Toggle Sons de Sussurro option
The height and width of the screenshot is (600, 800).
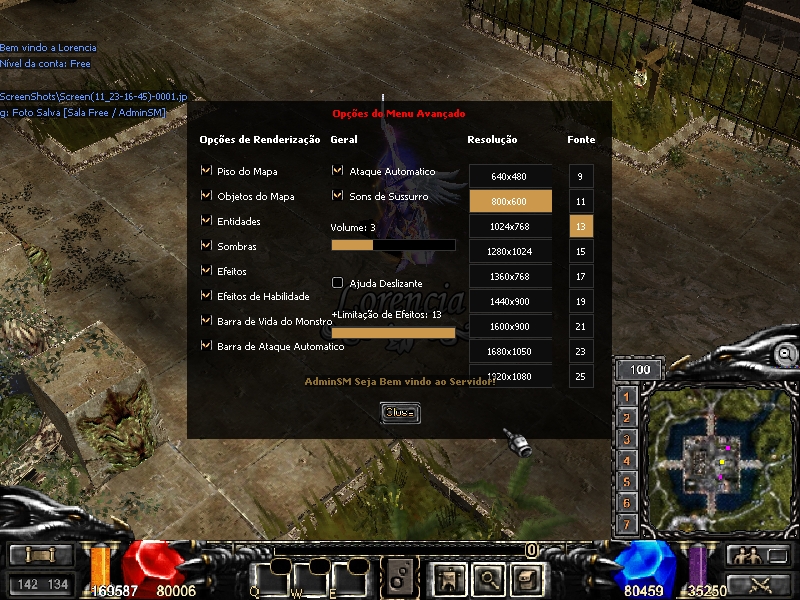tap(338, 196)
